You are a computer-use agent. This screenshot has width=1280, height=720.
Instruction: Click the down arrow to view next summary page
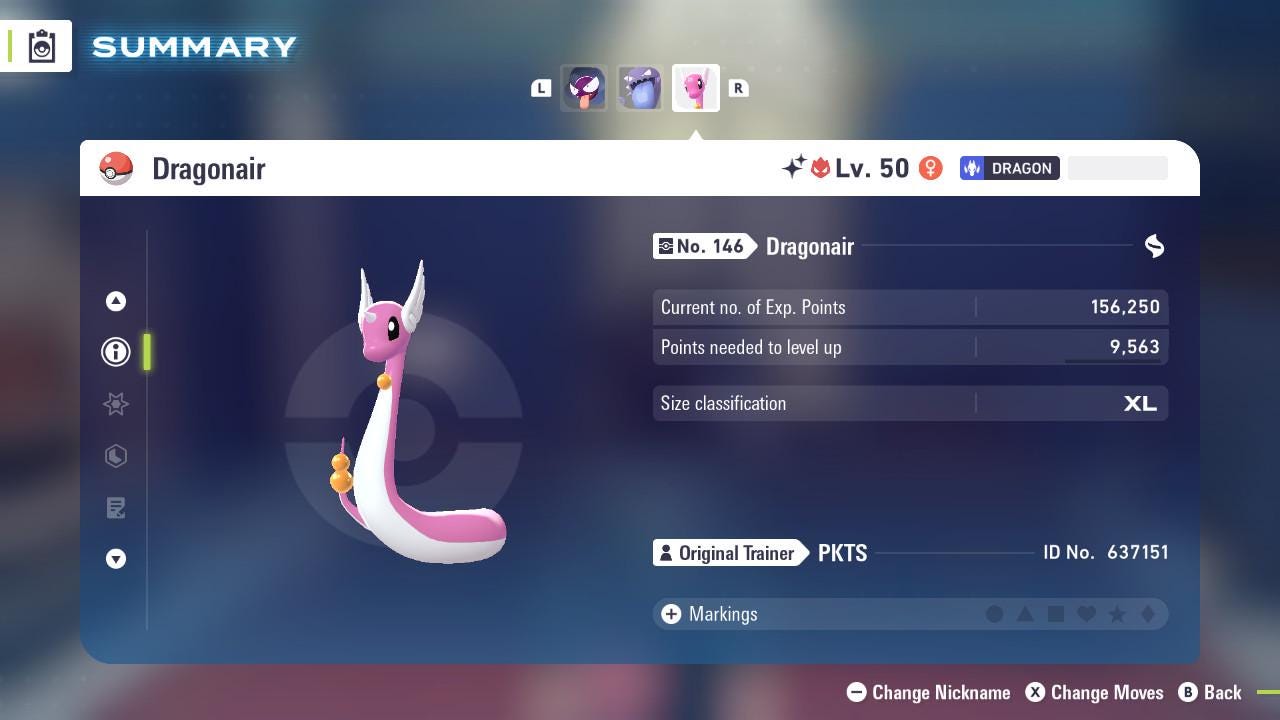coord(116,559)
